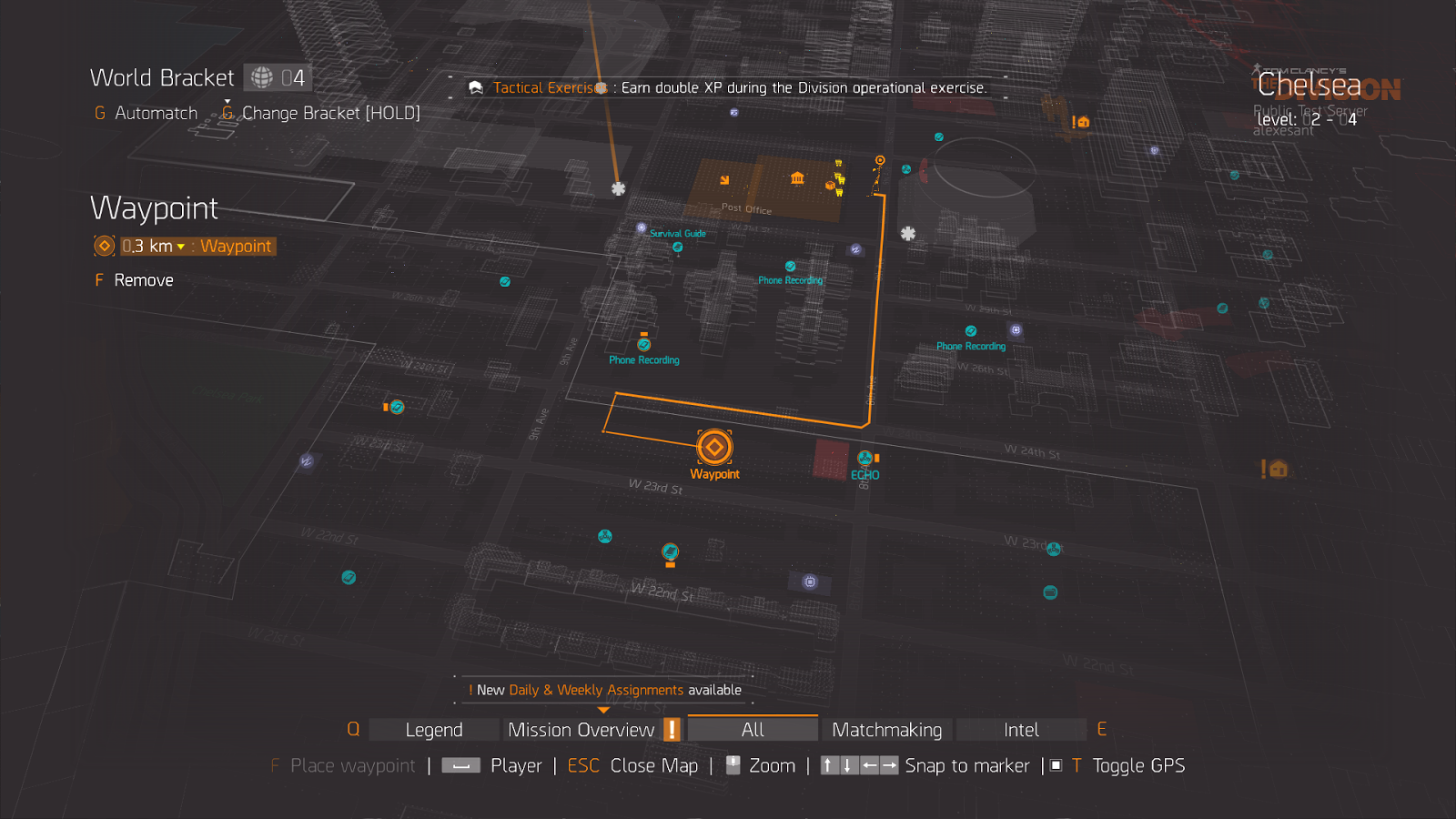Open the World Bracket level selector
Viewport: 1456px width, 819px height.
pyautogui.click(x=278, y=77)
